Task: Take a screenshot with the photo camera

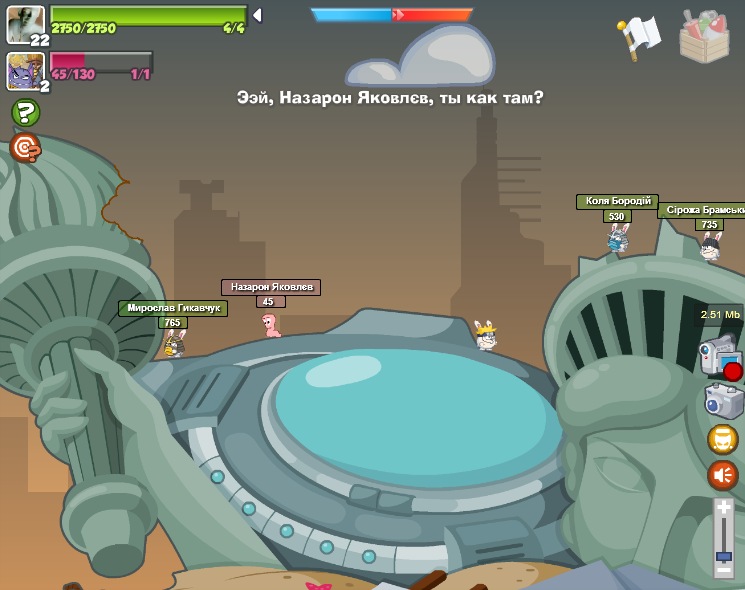Action: tap(723, 401)
